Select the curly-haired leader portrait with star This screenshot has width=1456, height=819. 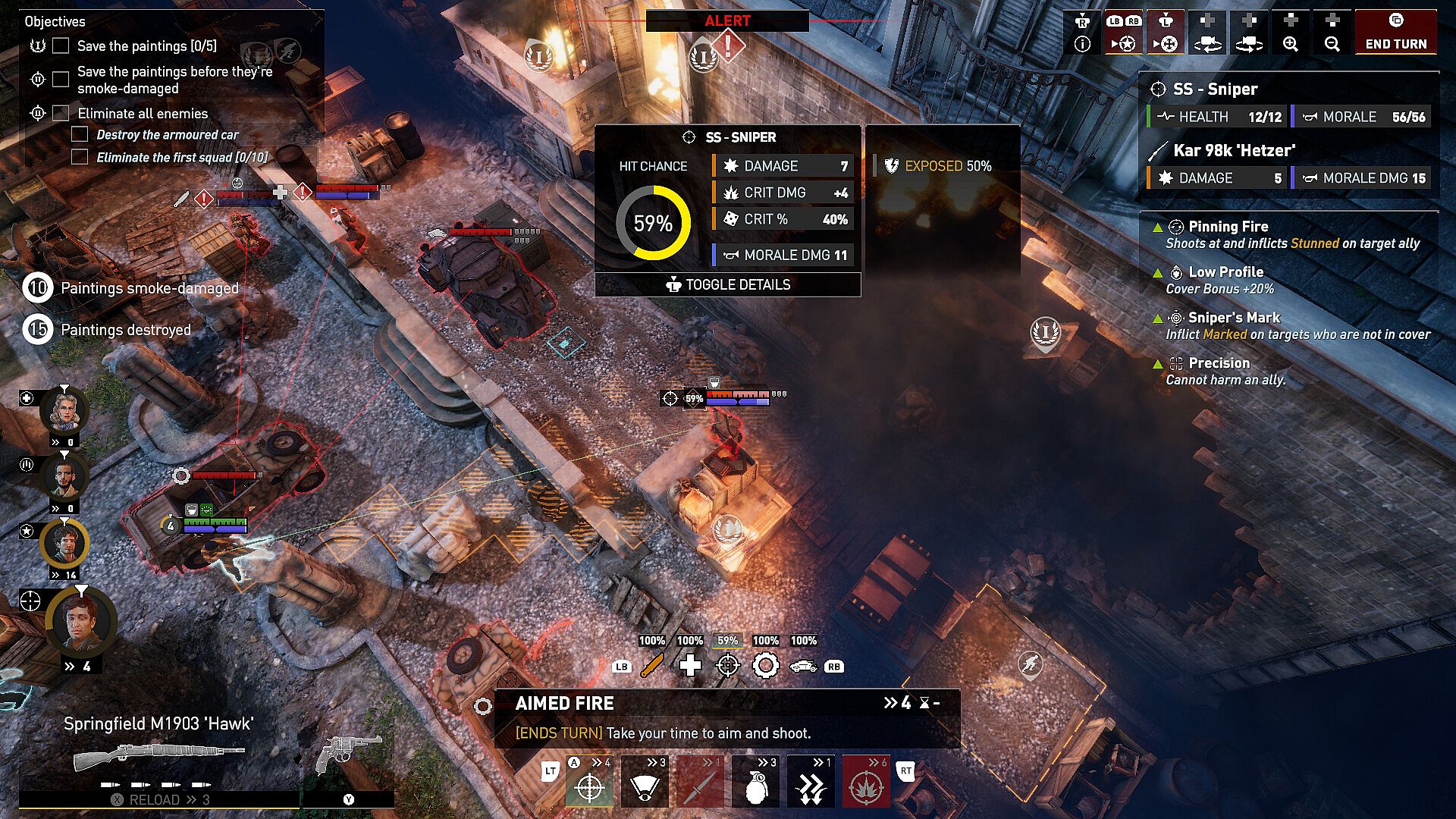[x=64, y=543]
